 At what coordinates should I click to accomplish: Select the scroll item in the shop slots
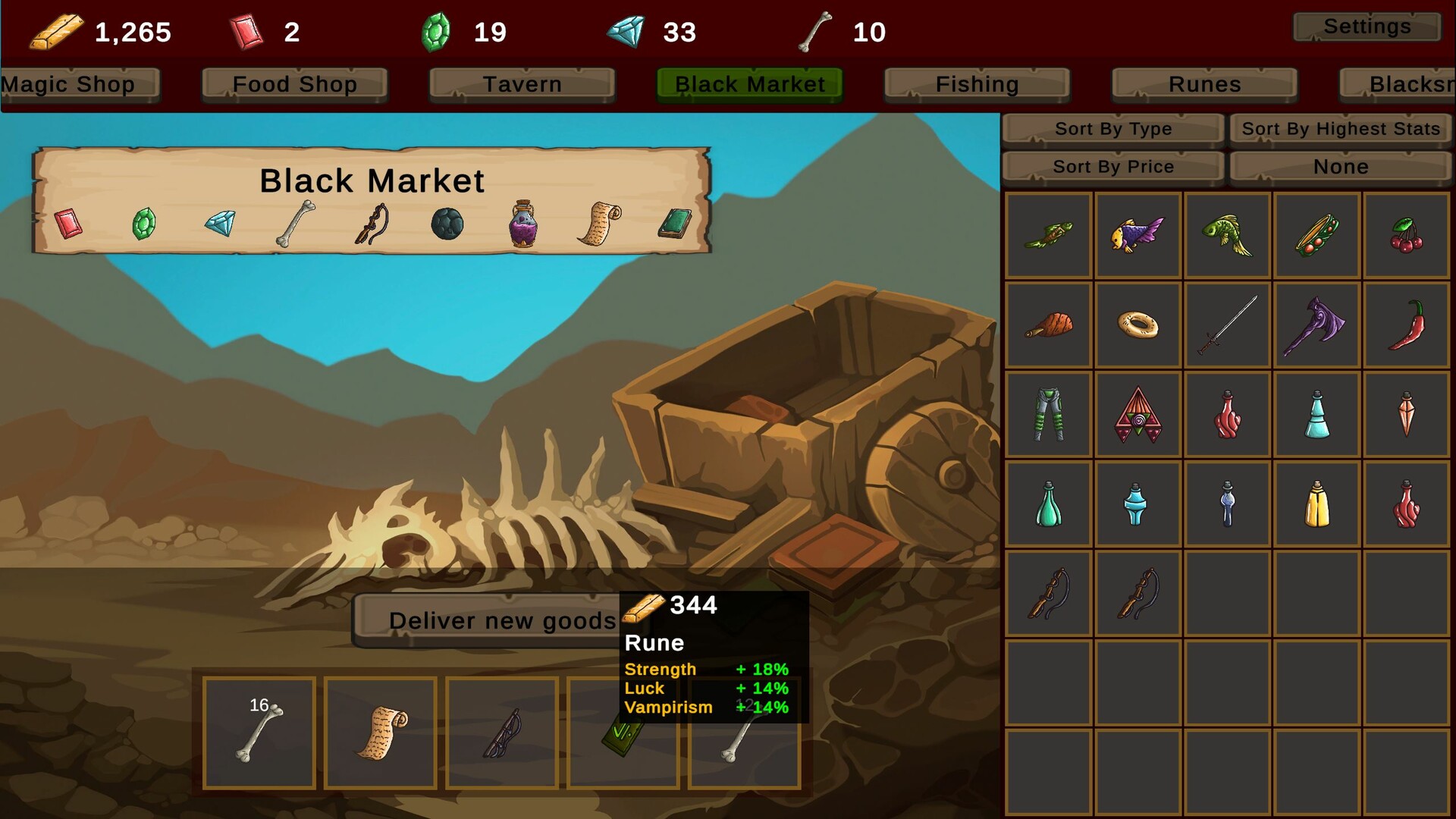tap(380, 733)
